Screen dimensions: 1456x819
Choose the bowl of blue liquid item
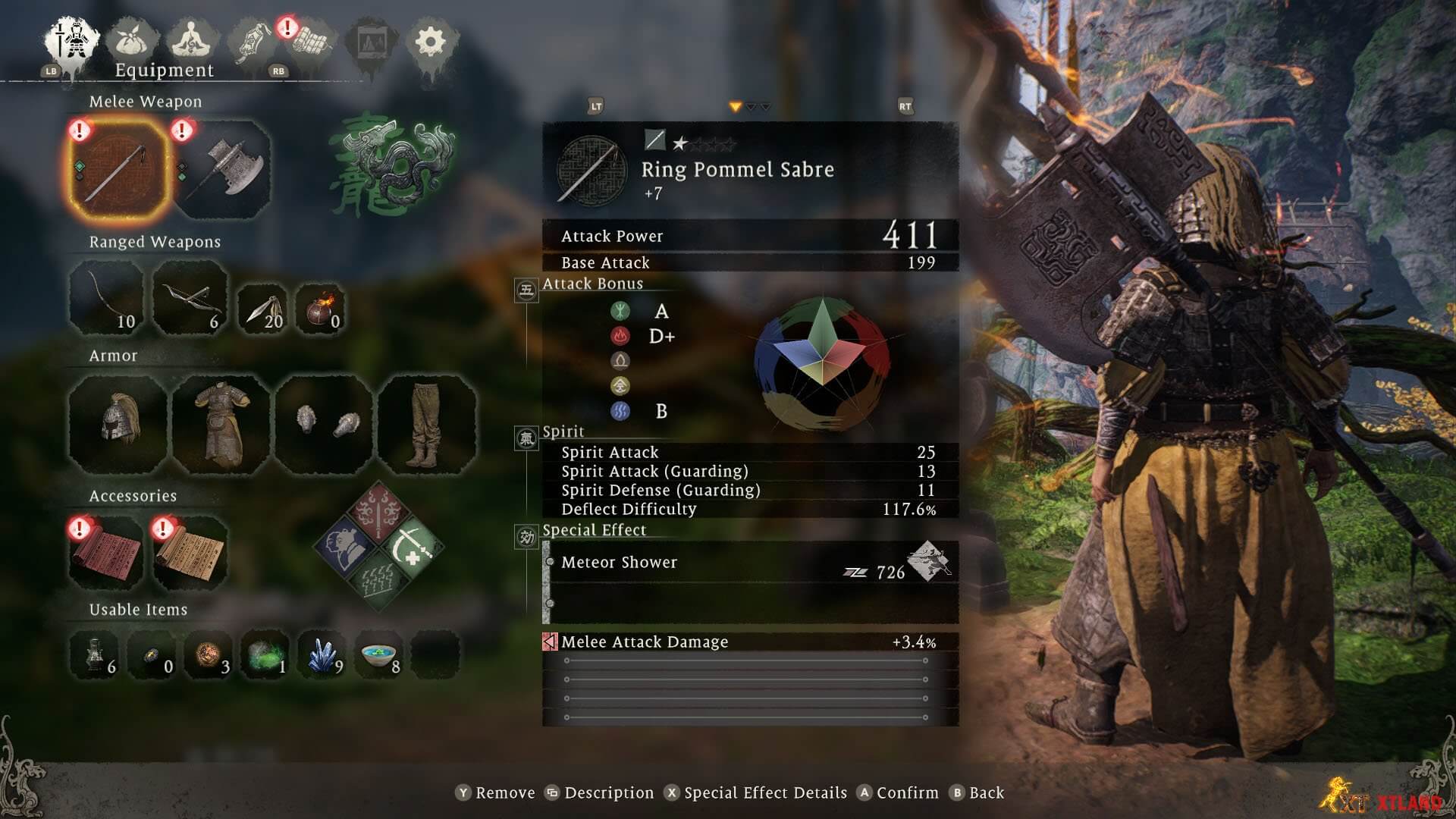[378, 654]
